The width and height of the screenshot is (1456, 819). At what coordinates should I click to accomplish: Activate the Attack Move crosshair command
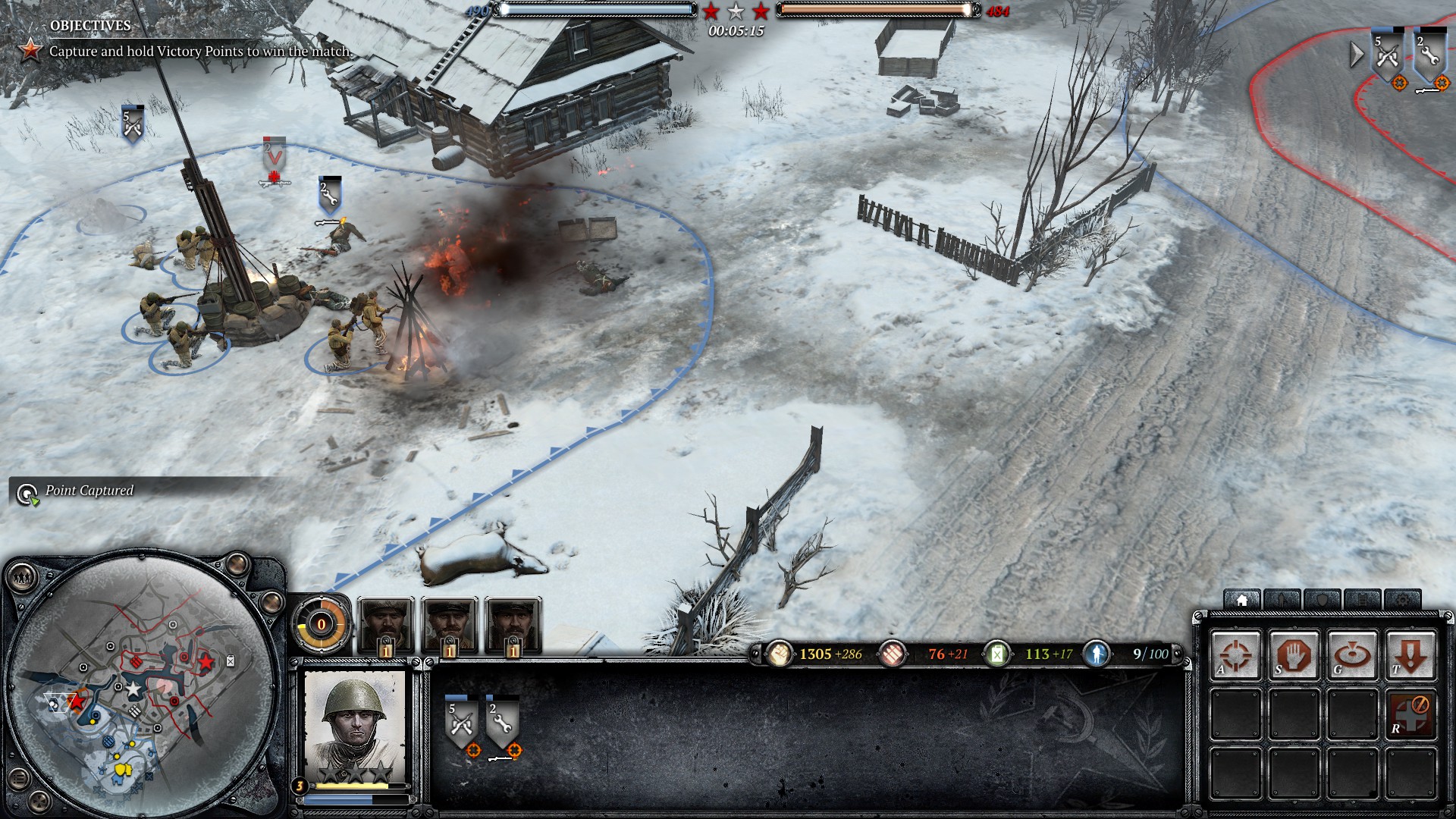(x=1235, y=654)
